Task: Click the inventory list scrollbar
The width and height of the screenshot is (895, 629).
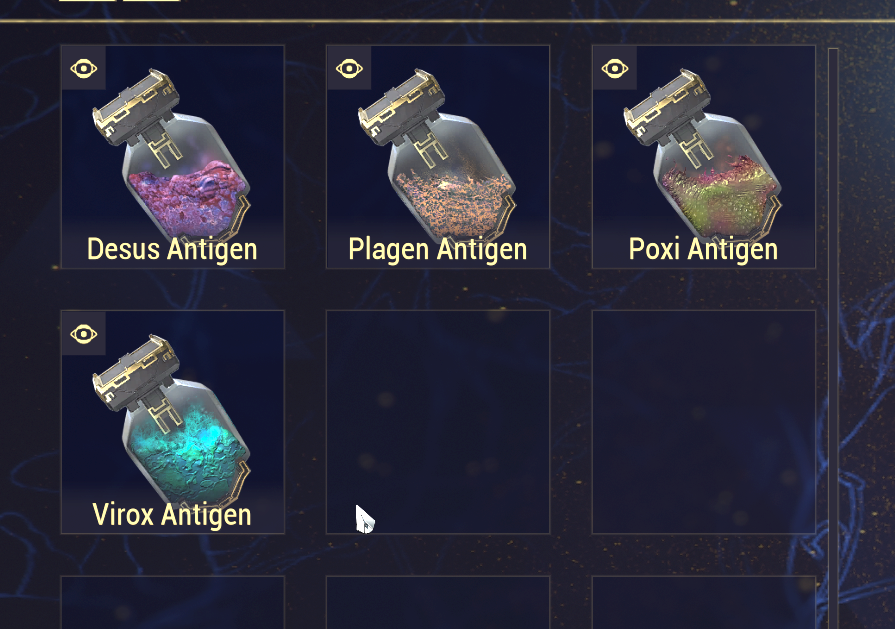Action: pos(833,300)
